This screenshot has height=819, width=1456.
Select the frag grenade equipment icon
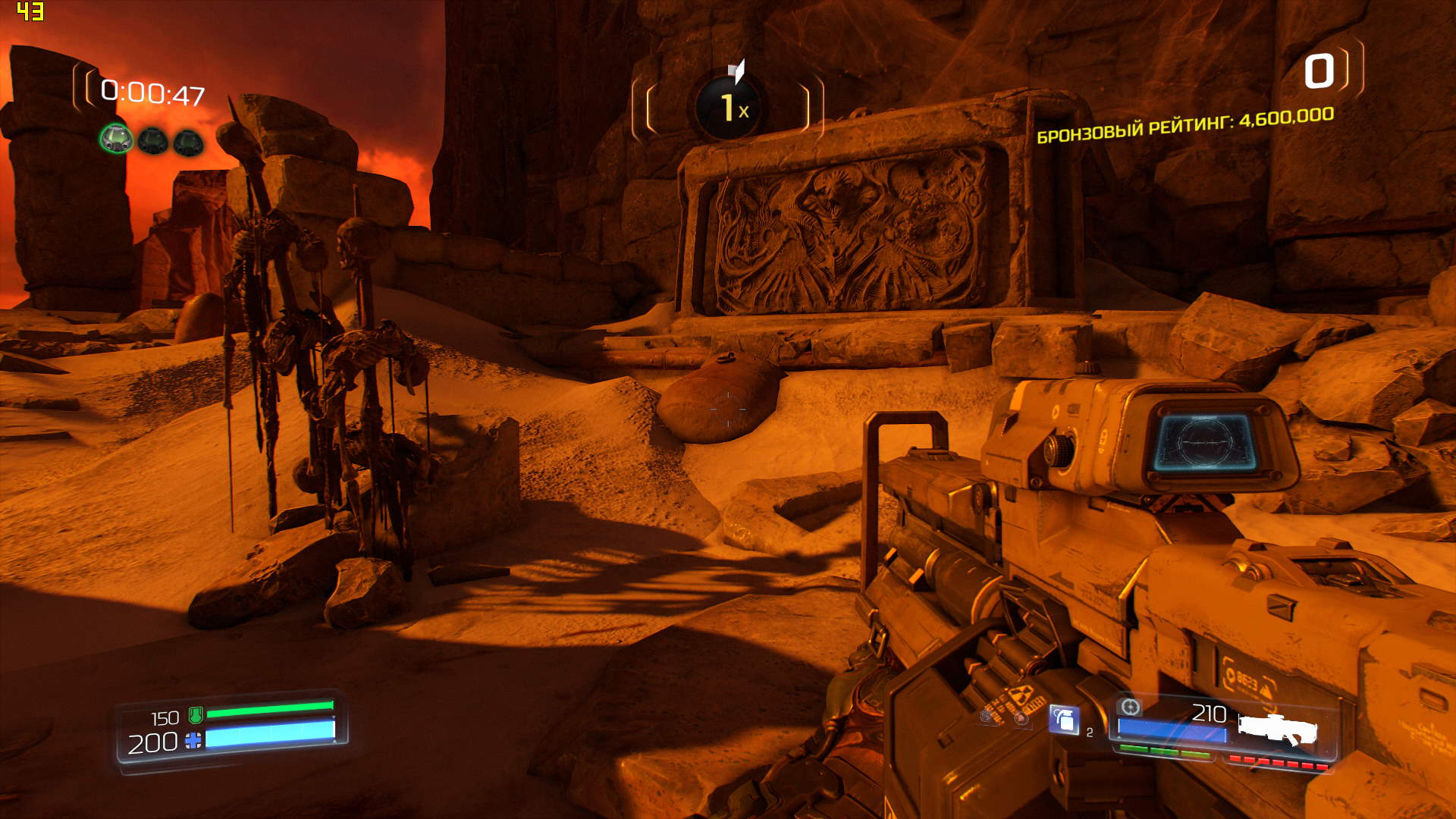(x=1064, y=719)
